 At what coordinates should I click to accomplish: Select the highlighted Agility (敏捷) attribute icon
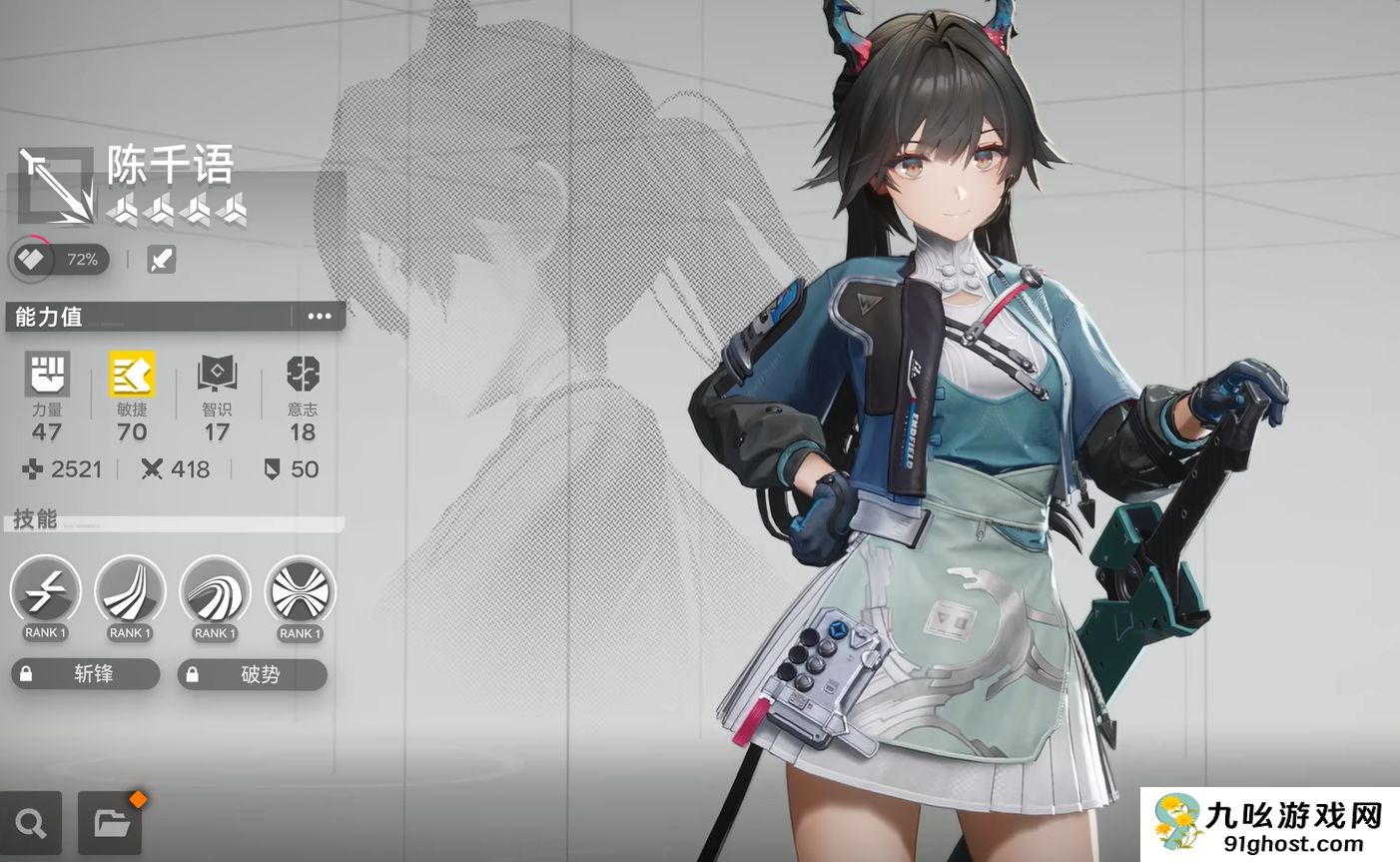pyautogui.click(x=132, y=375)
